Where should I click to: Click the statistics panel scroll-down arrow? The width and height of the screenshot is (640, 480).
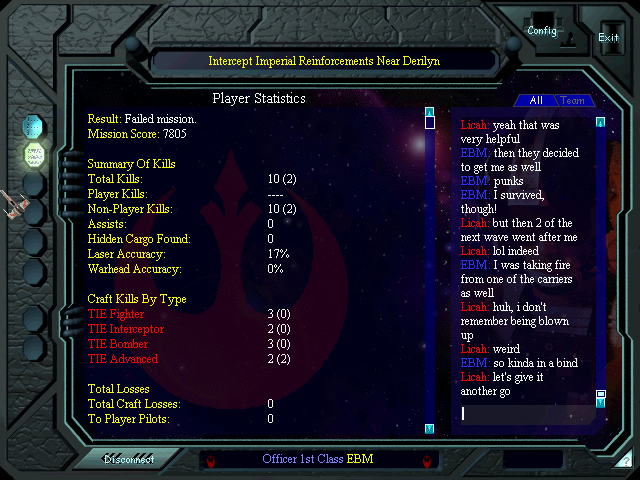[x=429, y=428]
